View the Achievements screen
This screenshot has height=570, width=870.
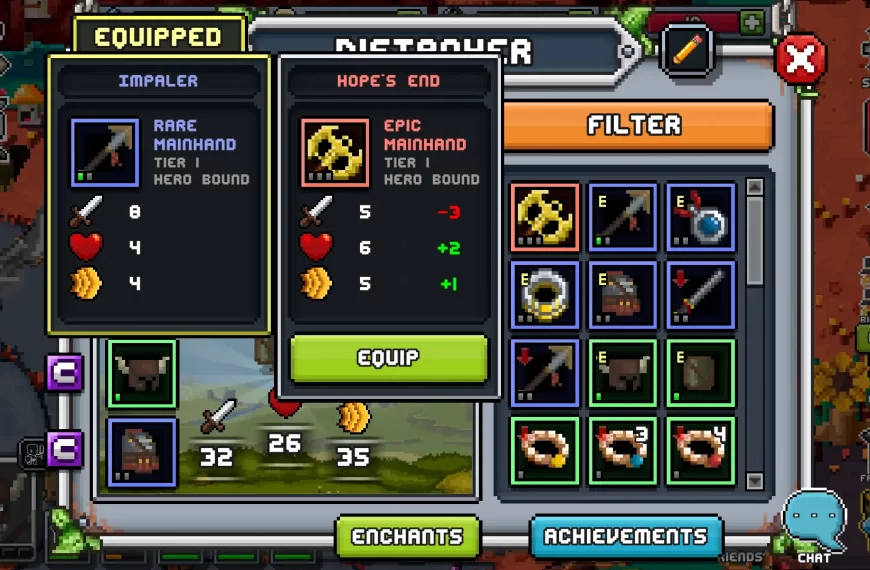(626, 537)
